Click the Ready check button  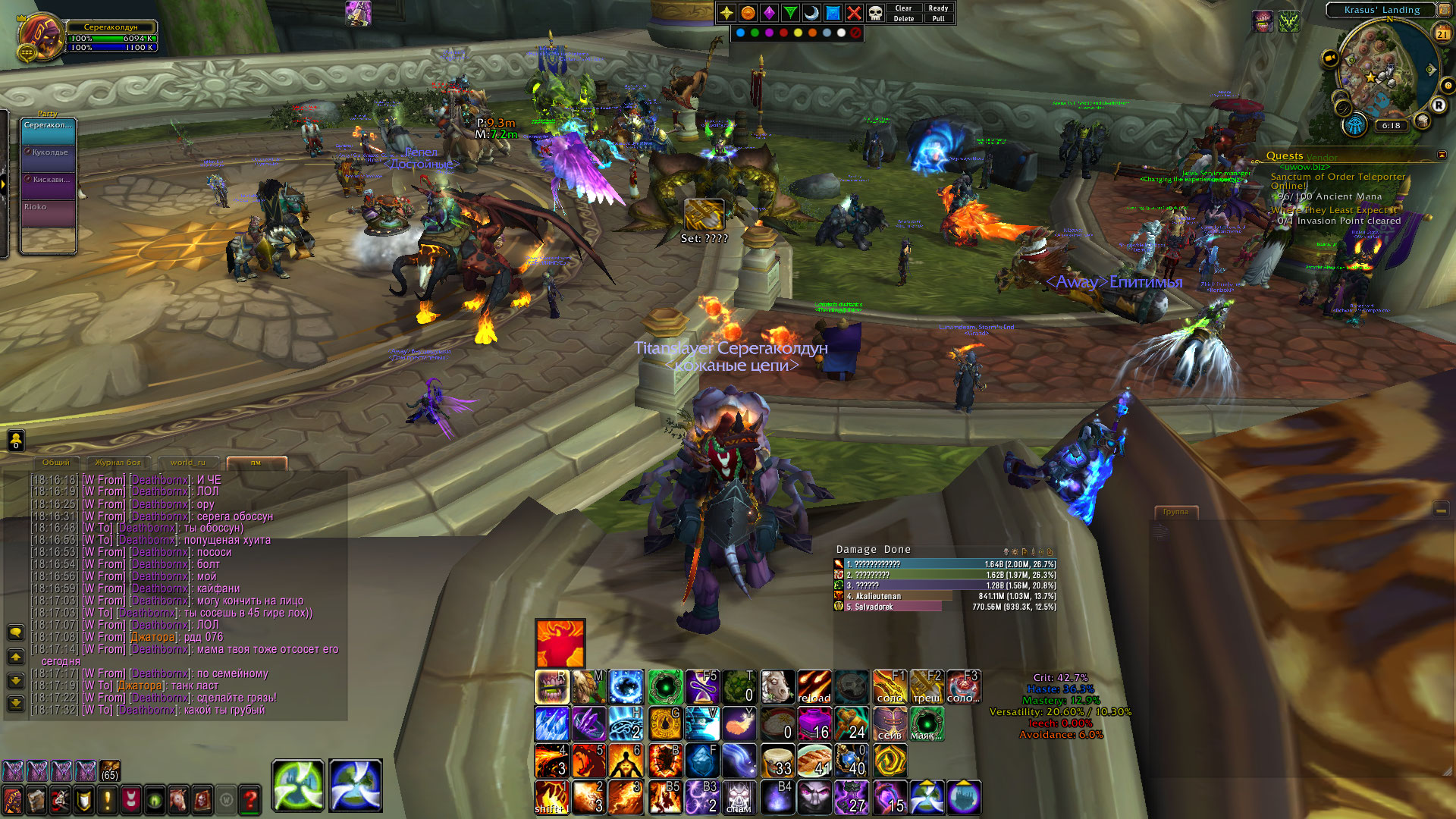pyautogui.click(x=938, y=8)
